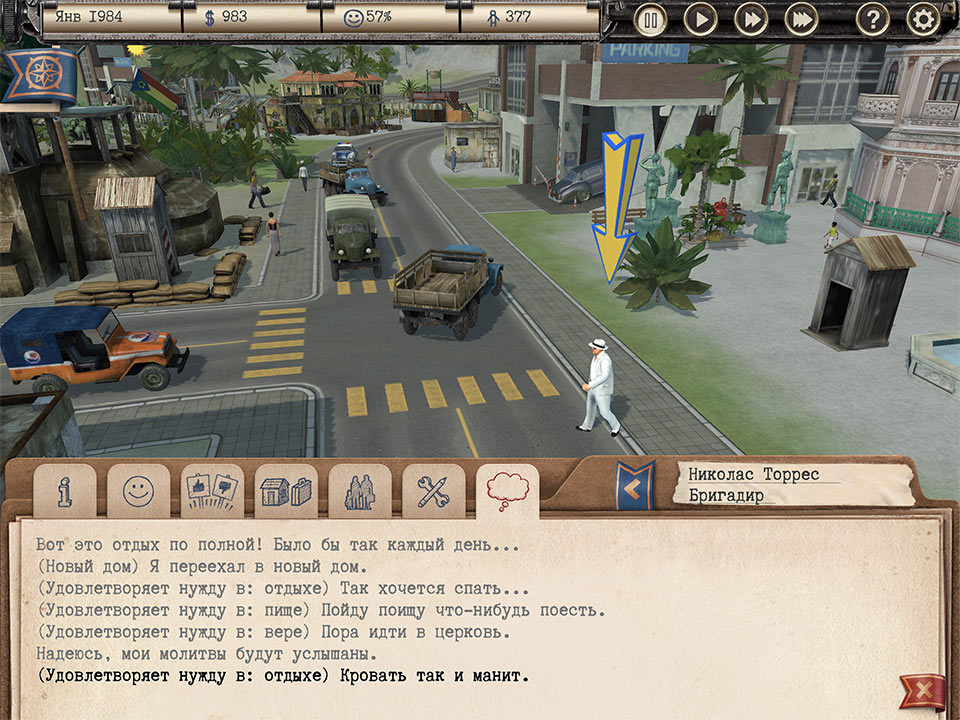
Task: Switch to the family figures tab
Action: 359,491
